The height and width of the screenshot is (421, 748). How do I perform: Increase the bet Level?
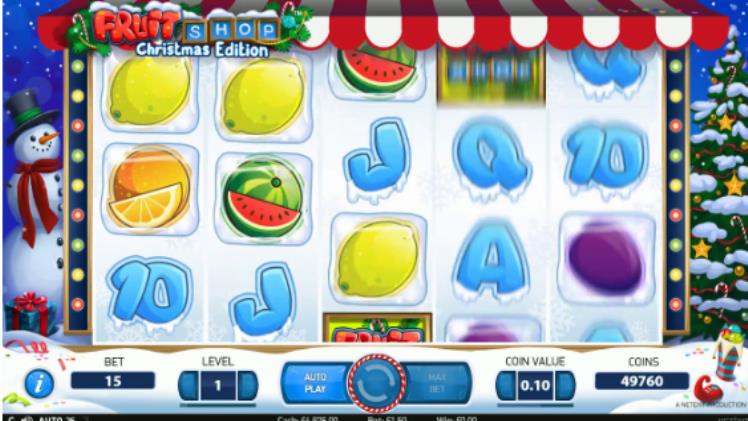[x=248, y=385]
